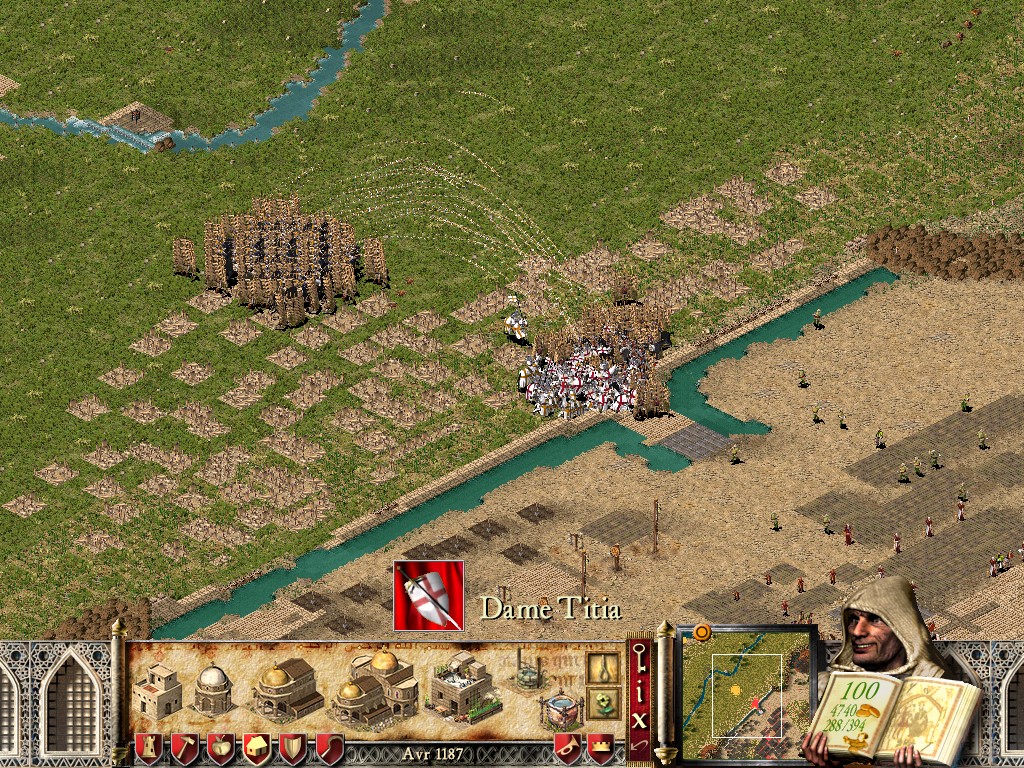Select the hovel building
The image size is (1024, 768).
click(157, 688)
